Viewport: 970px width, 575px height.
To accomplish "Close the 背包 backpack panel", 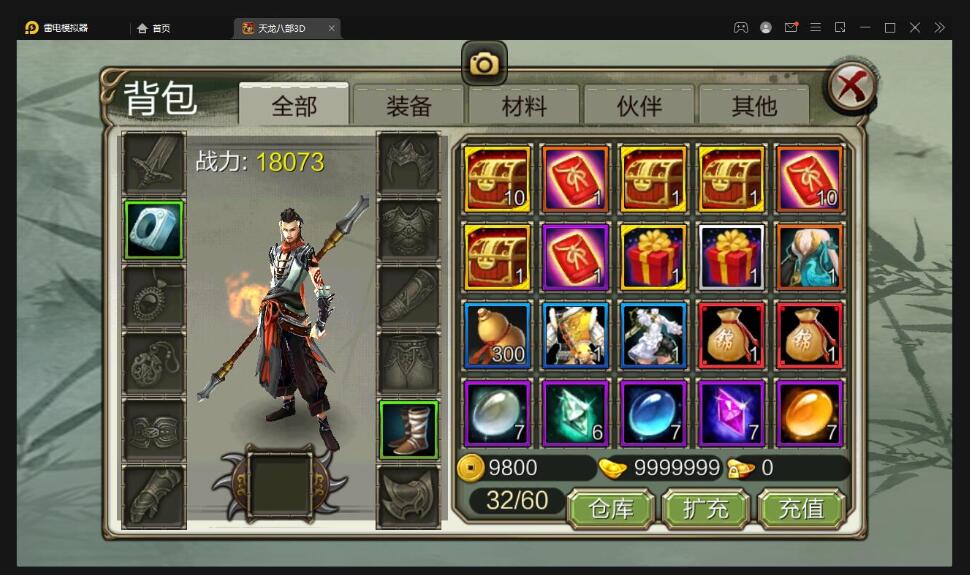I will click(851, 87).
